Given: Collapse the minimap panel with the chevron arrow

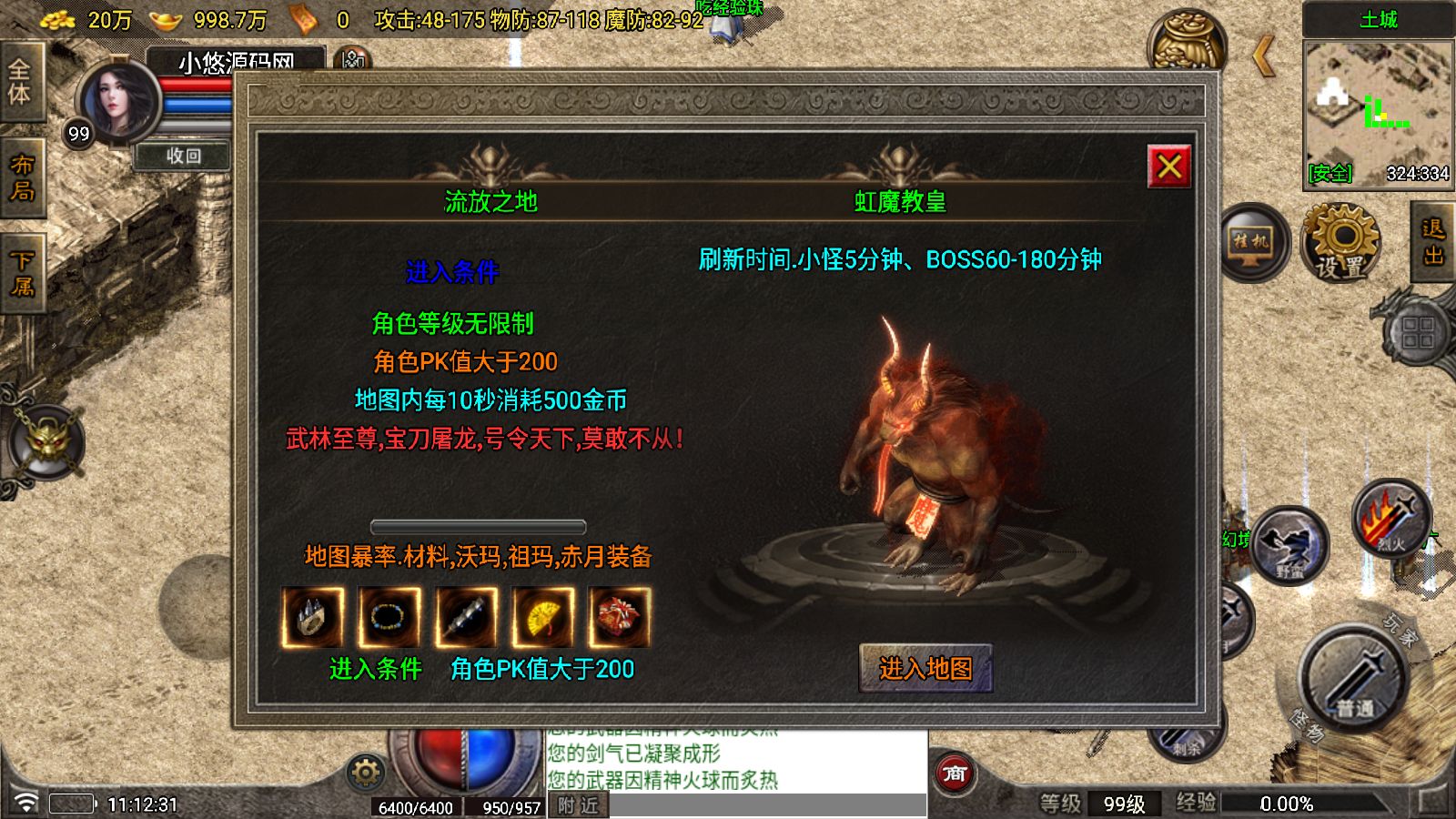Looking at the screenshot, I should [x=1265, y=56].
